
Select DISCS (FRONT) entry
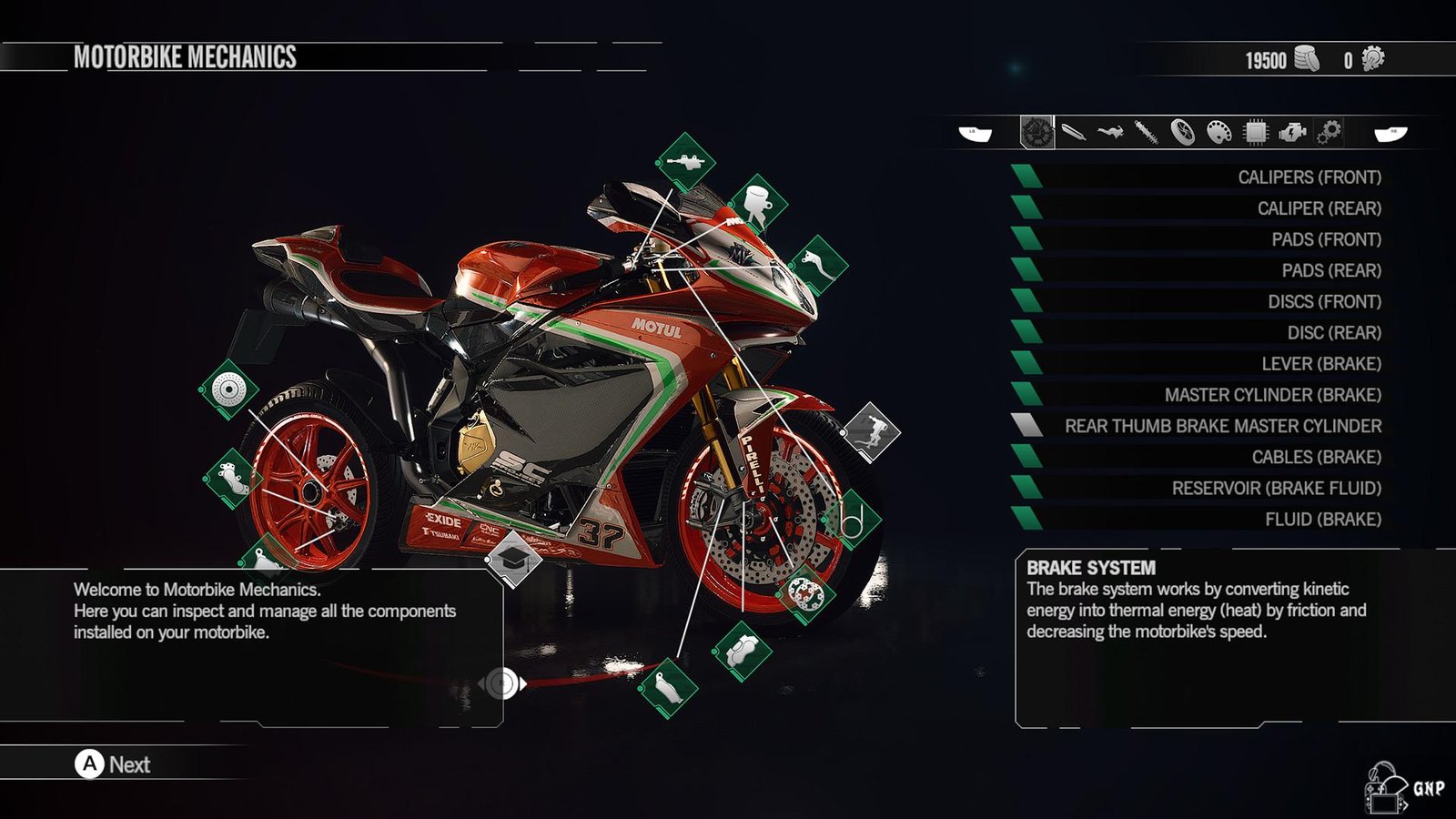(1324, 301)
